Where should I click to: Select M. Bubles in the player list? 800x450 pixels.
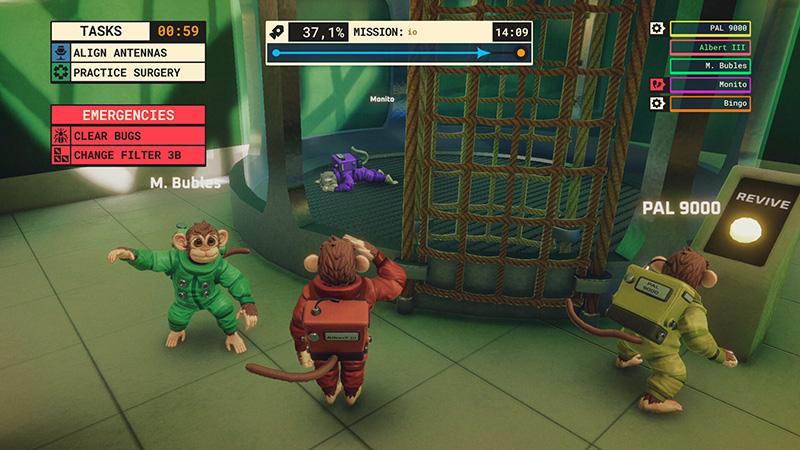(x=709, y=66)
